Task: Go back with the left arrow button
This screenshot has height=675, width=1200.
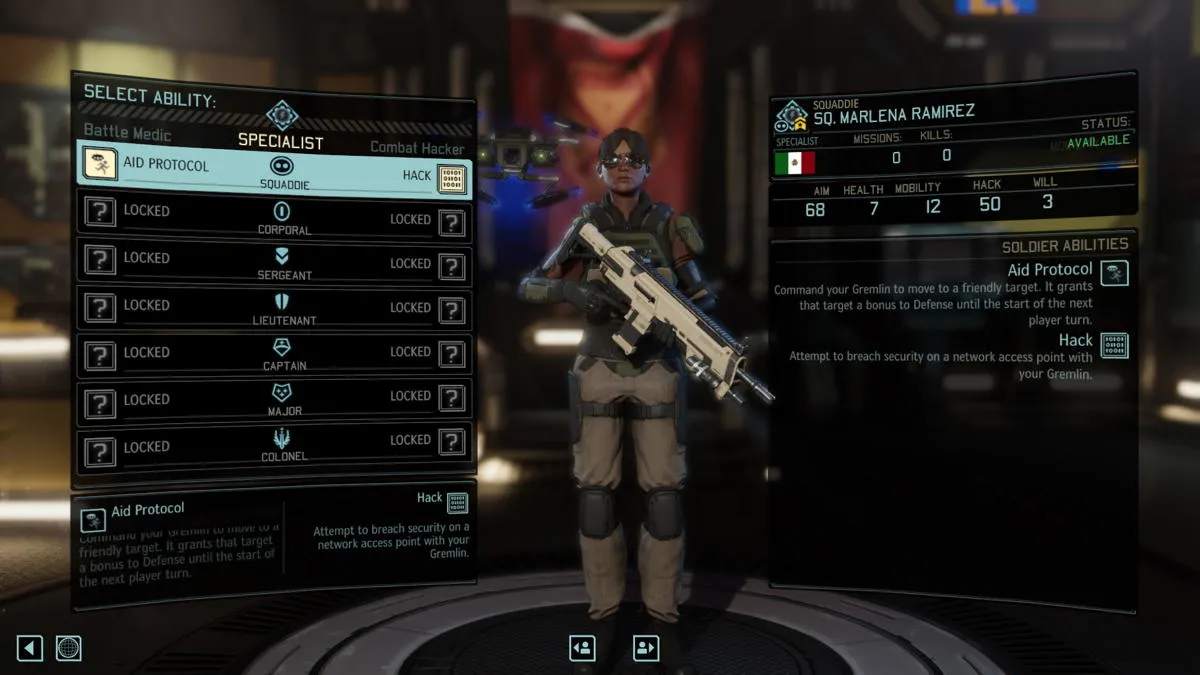Action: click(x=30, y=648)
